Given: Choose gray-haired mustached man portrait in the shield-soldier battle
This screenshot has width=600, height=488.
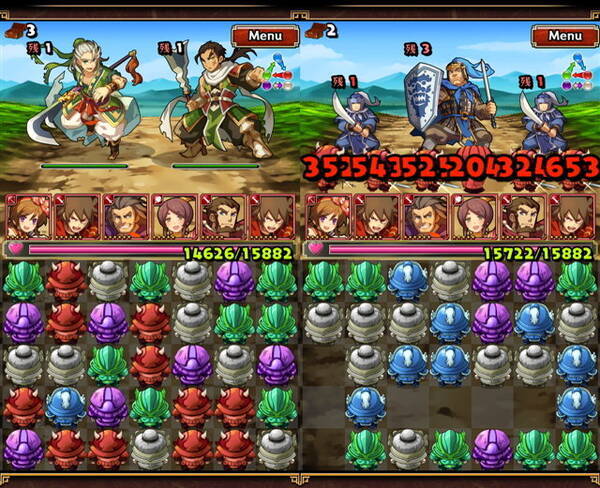Looking at the screenshot, I should tap(424, 216).
